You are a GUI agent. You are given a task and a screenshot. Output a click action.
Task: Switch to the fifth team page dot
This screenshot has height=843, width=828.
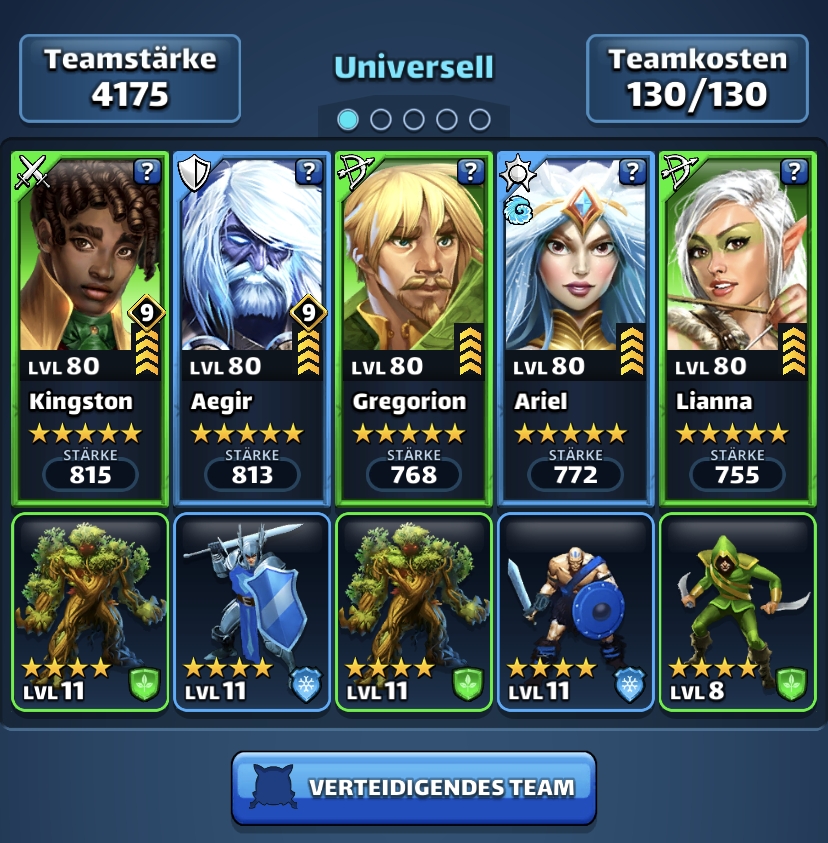coord(480,120)
